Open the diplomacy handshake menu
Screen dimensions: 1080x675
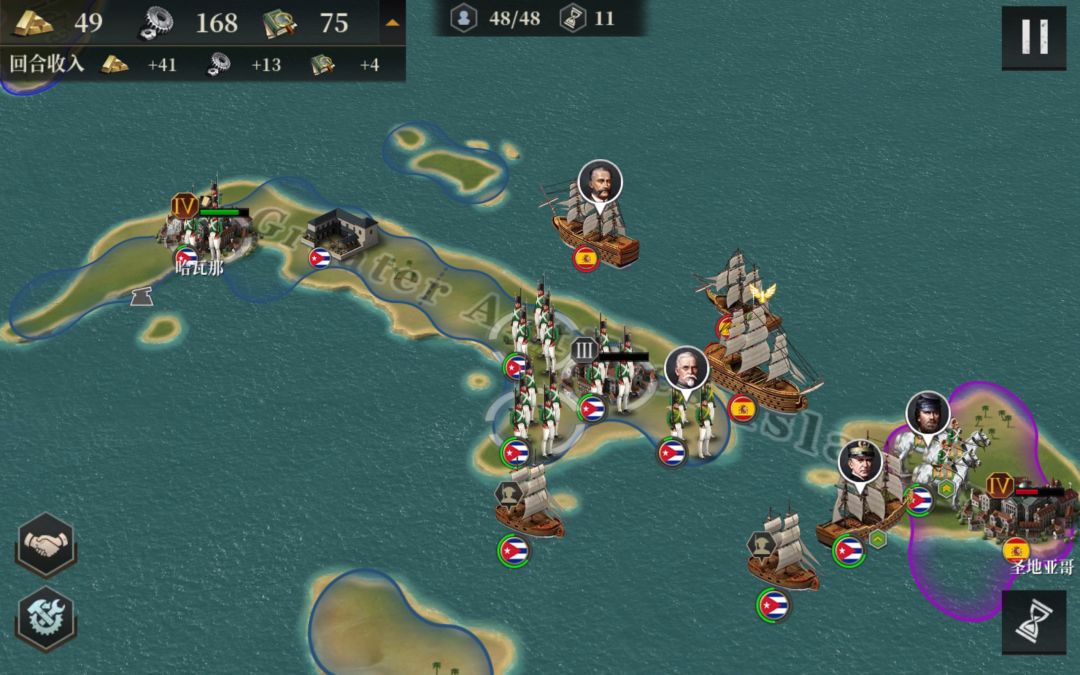click(x=46, y=546)
